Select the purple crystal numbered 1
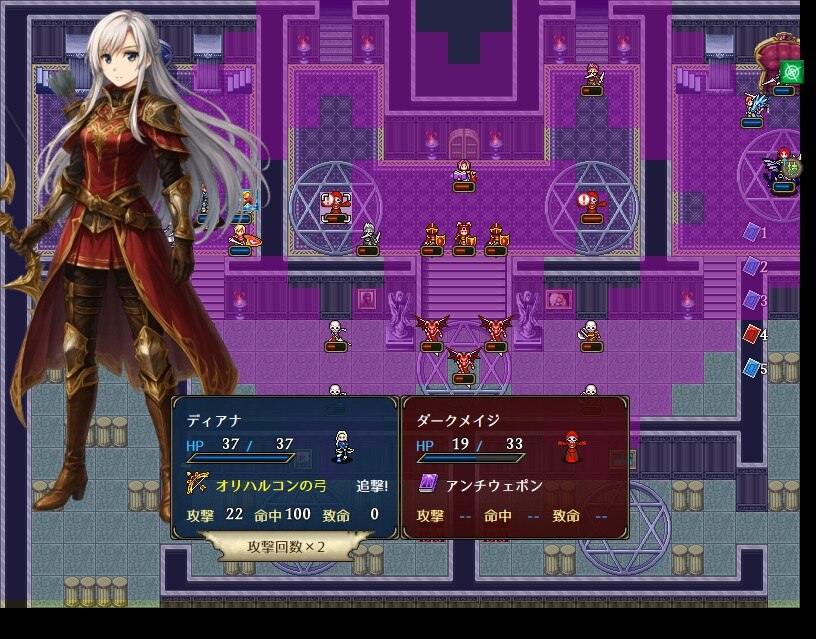816x639 pixels. (x=753, y=232)
